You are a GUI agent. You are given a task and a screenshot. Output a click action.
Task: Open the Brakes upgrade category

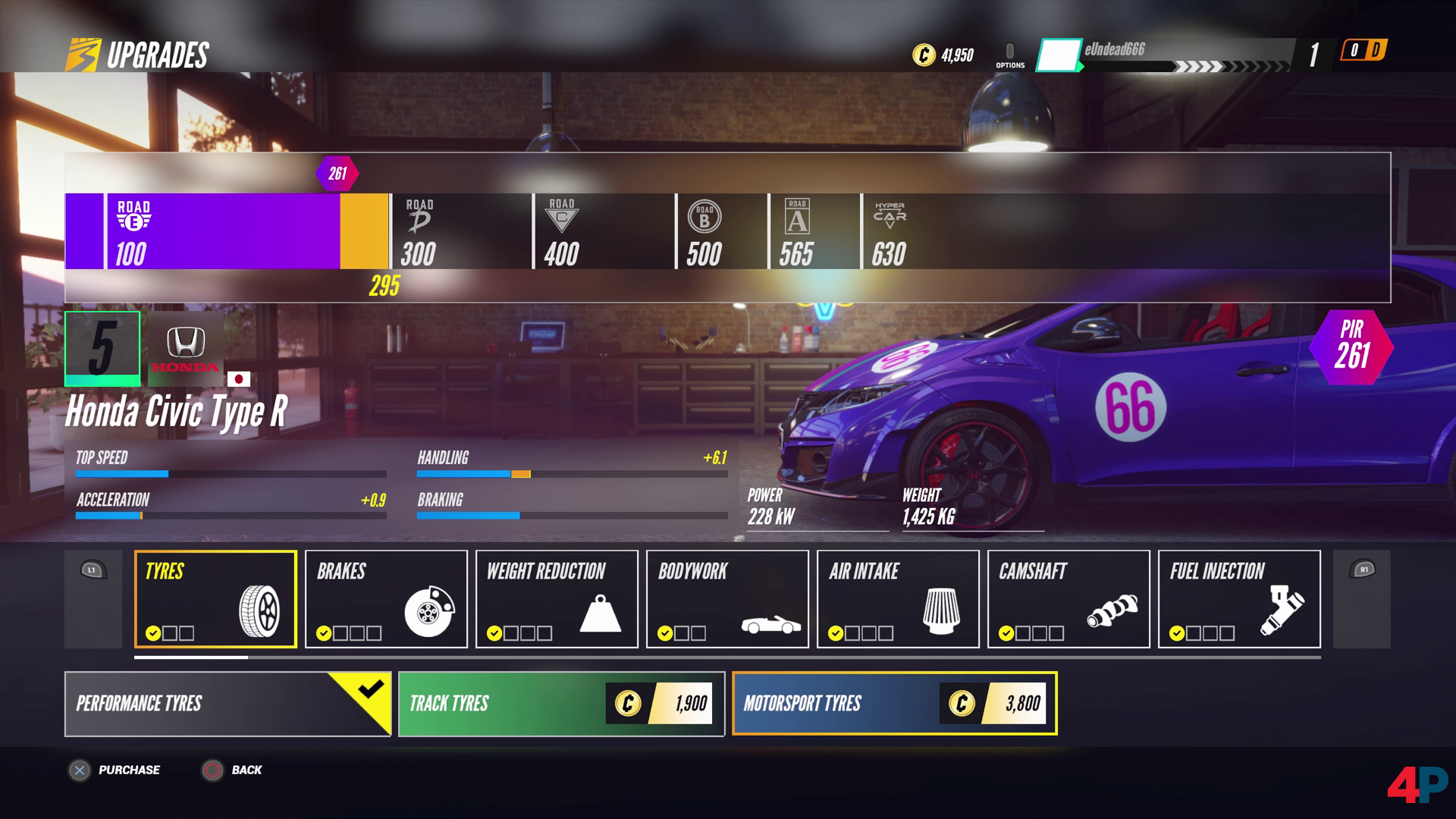[x=386, y=599]
